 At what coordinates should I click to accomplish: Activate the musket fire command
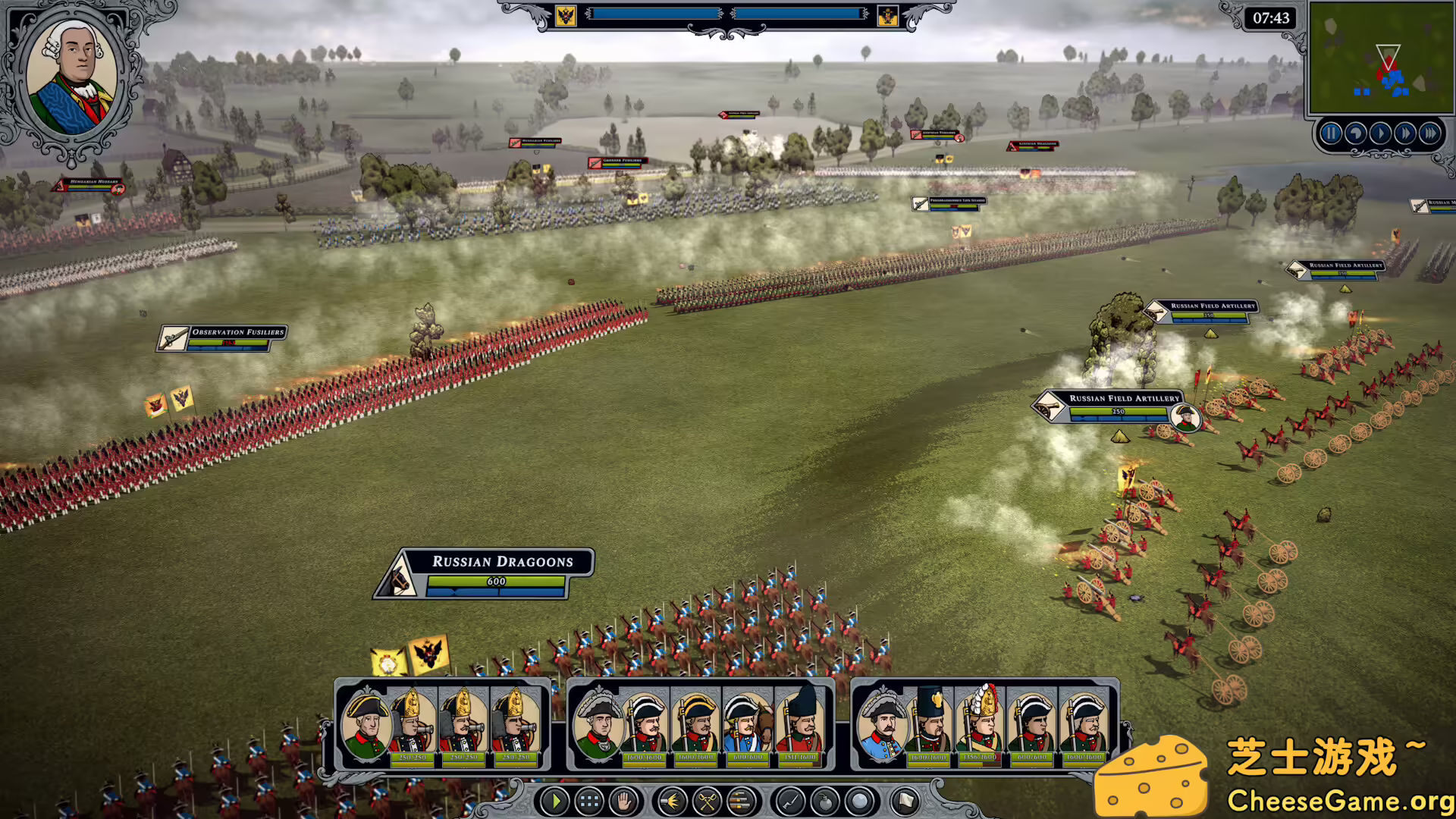coord(672,801)
